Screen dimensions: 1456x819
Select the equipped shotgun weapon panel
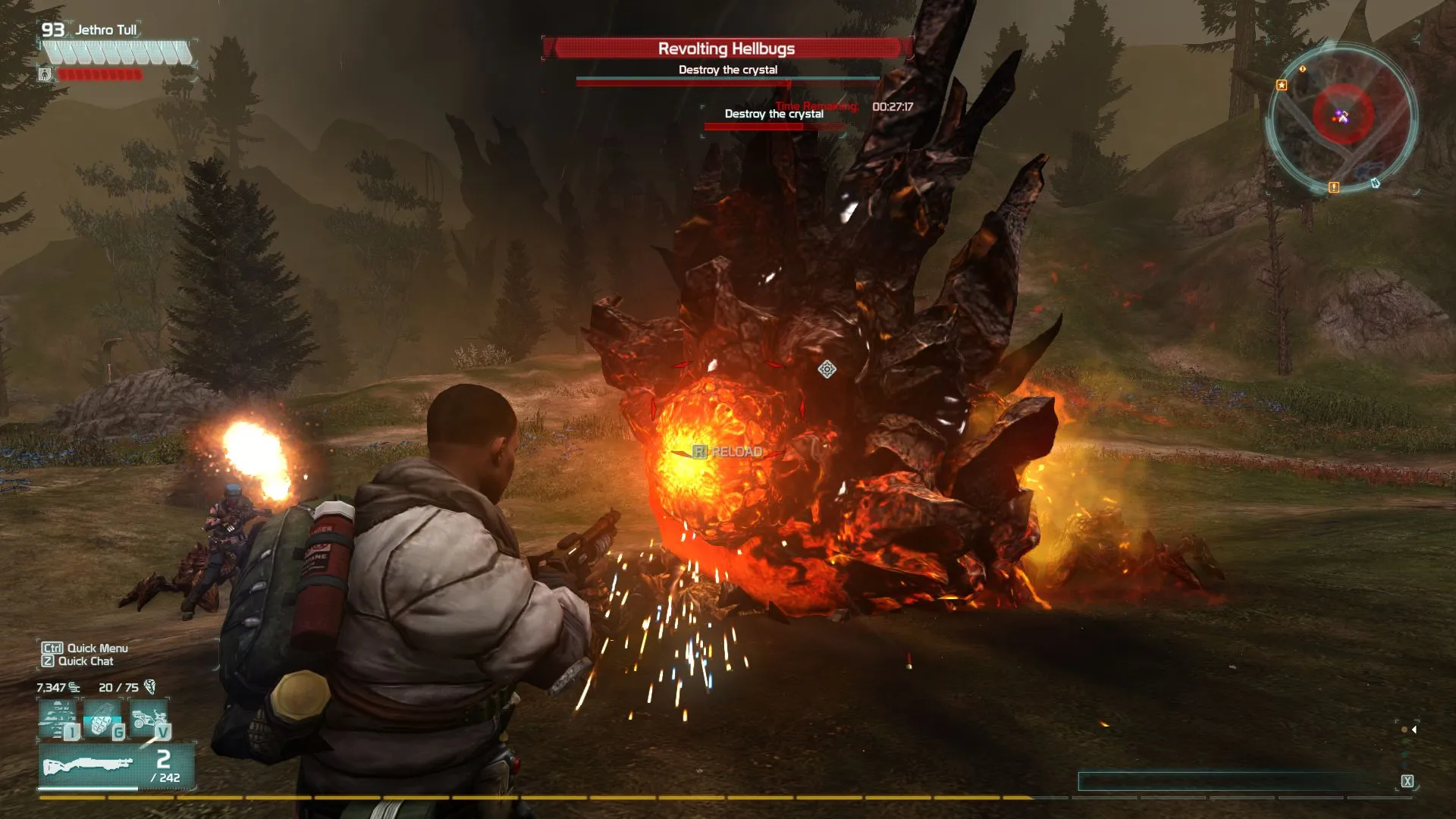coord(116,766)
